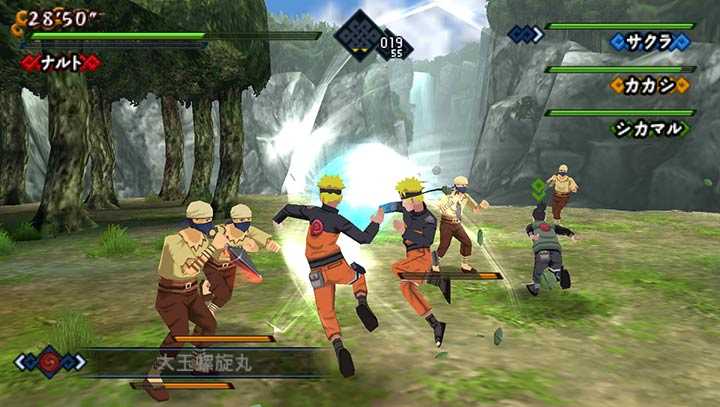This screenshot has width=720, height=407.
Task: Select the ナルト player name tag
Action: pyautogui.click(x=61, y=63)
